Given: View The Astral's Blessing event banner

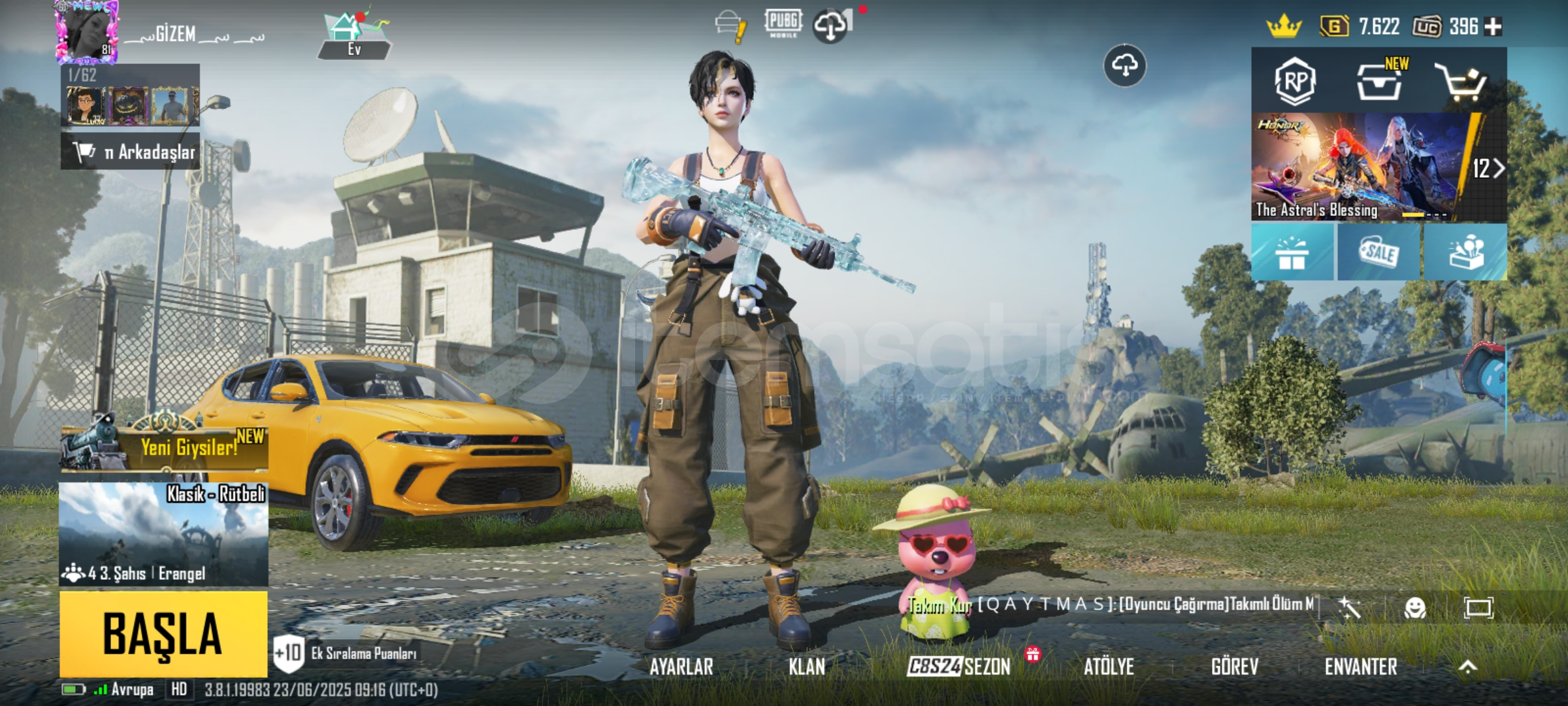Looking at the screenshot, I should coord(1359,167).
